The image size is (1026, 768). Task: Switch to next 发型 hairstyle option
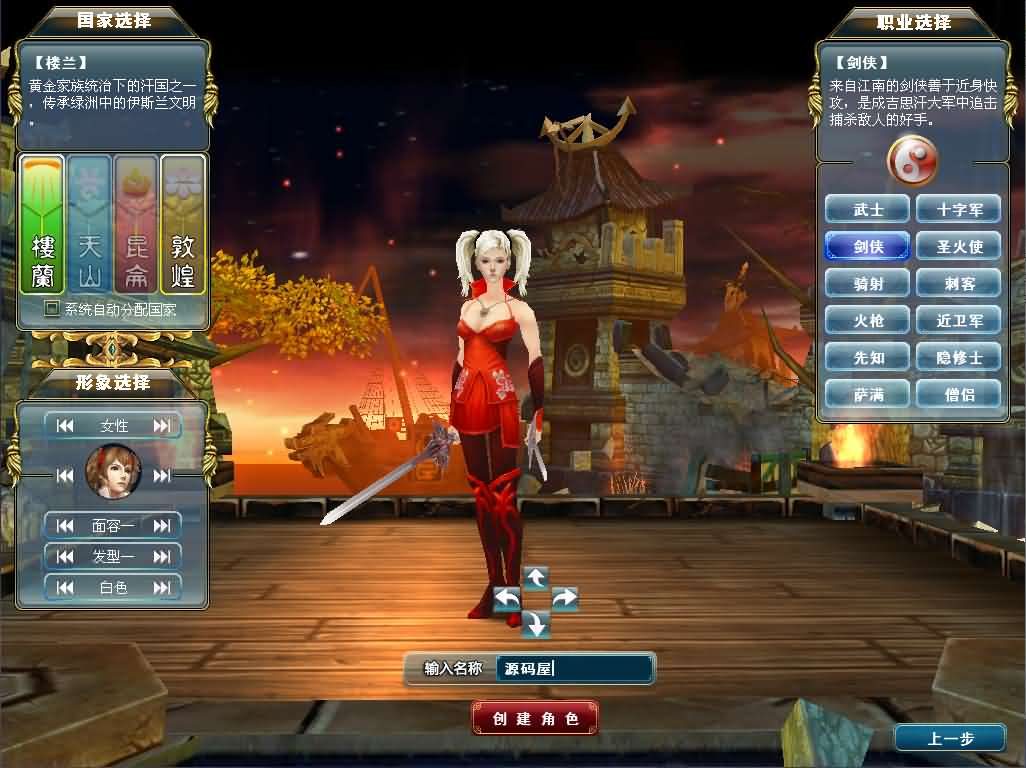coord(161,556)
